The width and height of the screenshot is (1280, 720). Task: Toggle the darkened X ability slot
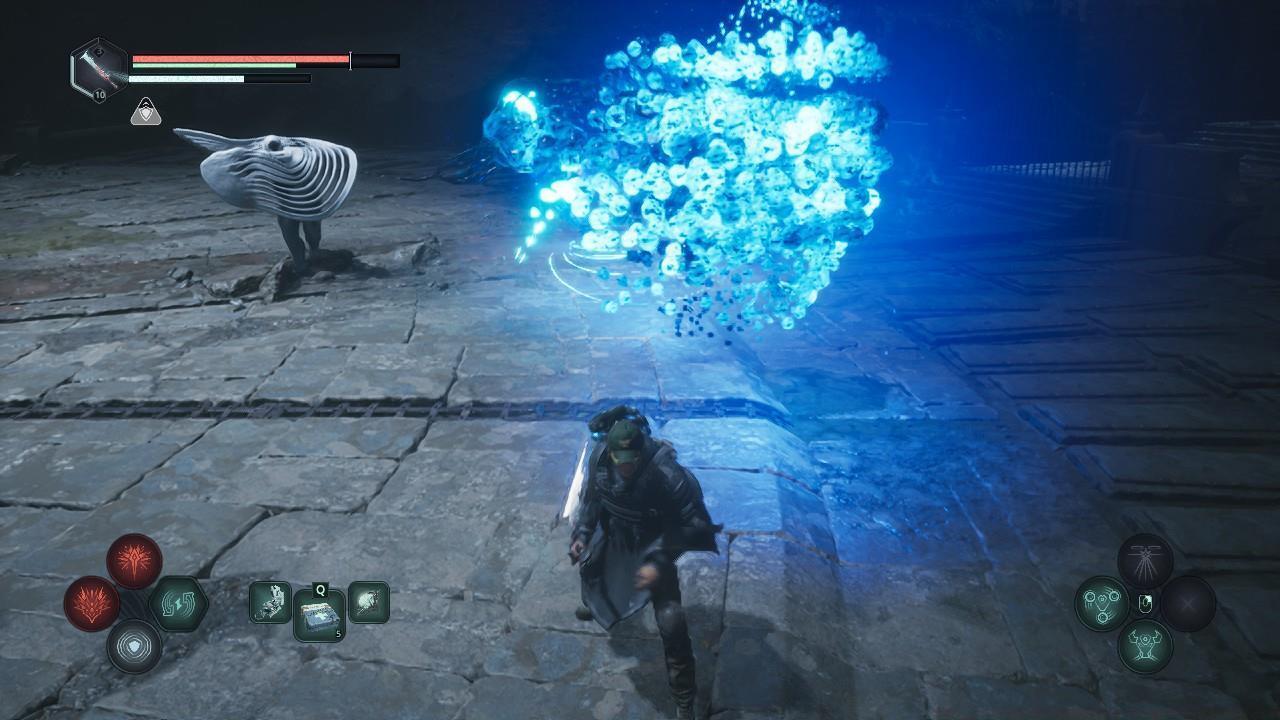1187,602
